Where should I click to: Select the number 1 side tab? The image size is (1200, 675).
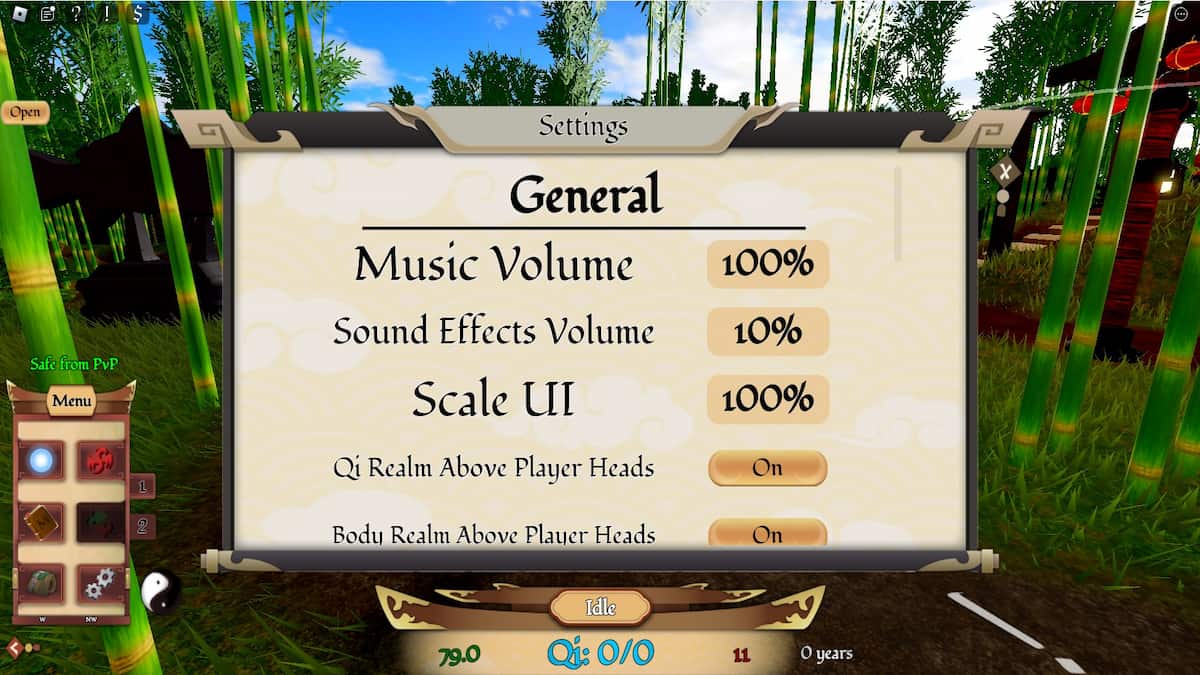point(142,486)
